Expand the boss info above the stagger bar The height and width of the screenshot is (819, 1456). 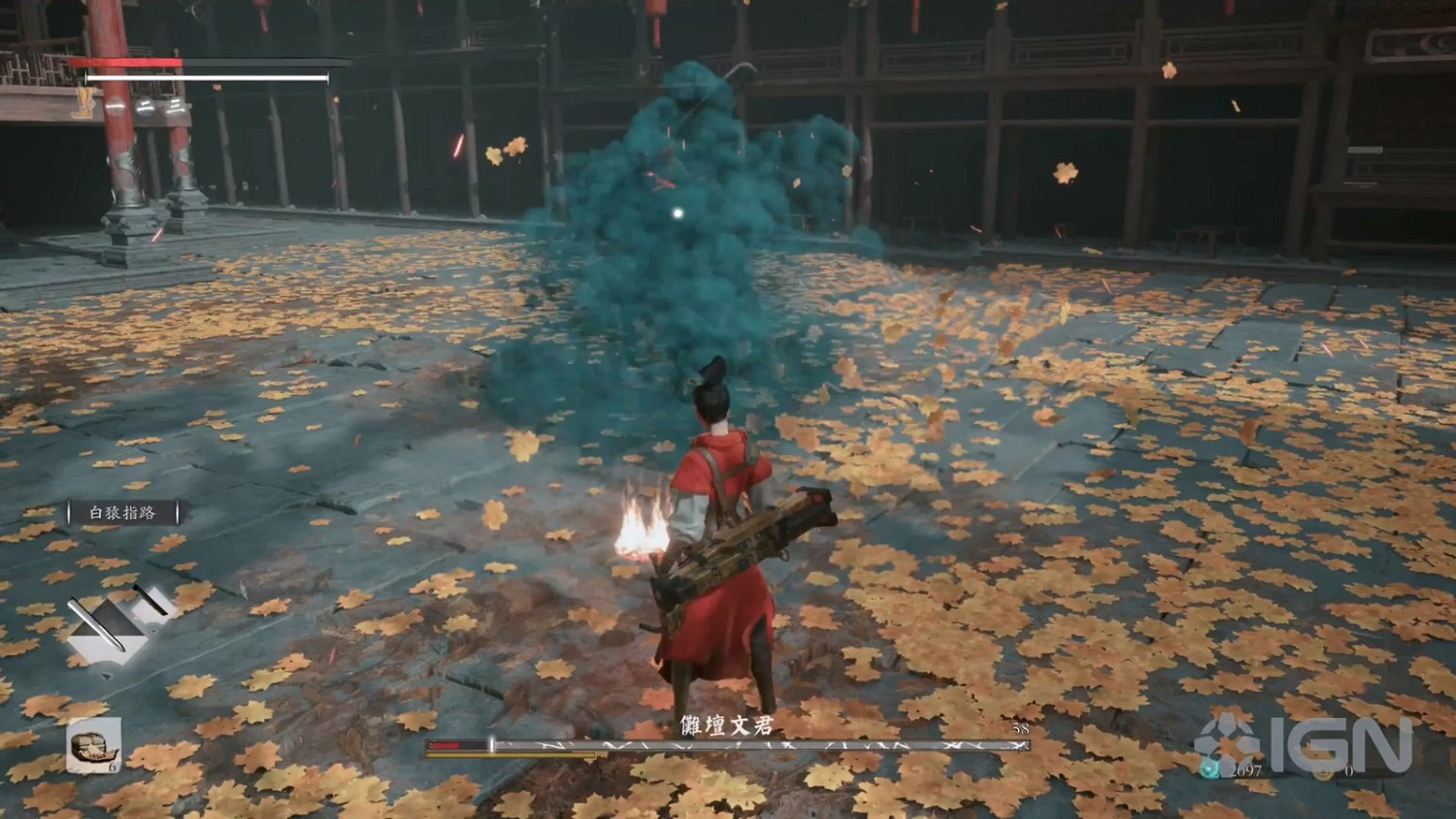pos(726,725)
